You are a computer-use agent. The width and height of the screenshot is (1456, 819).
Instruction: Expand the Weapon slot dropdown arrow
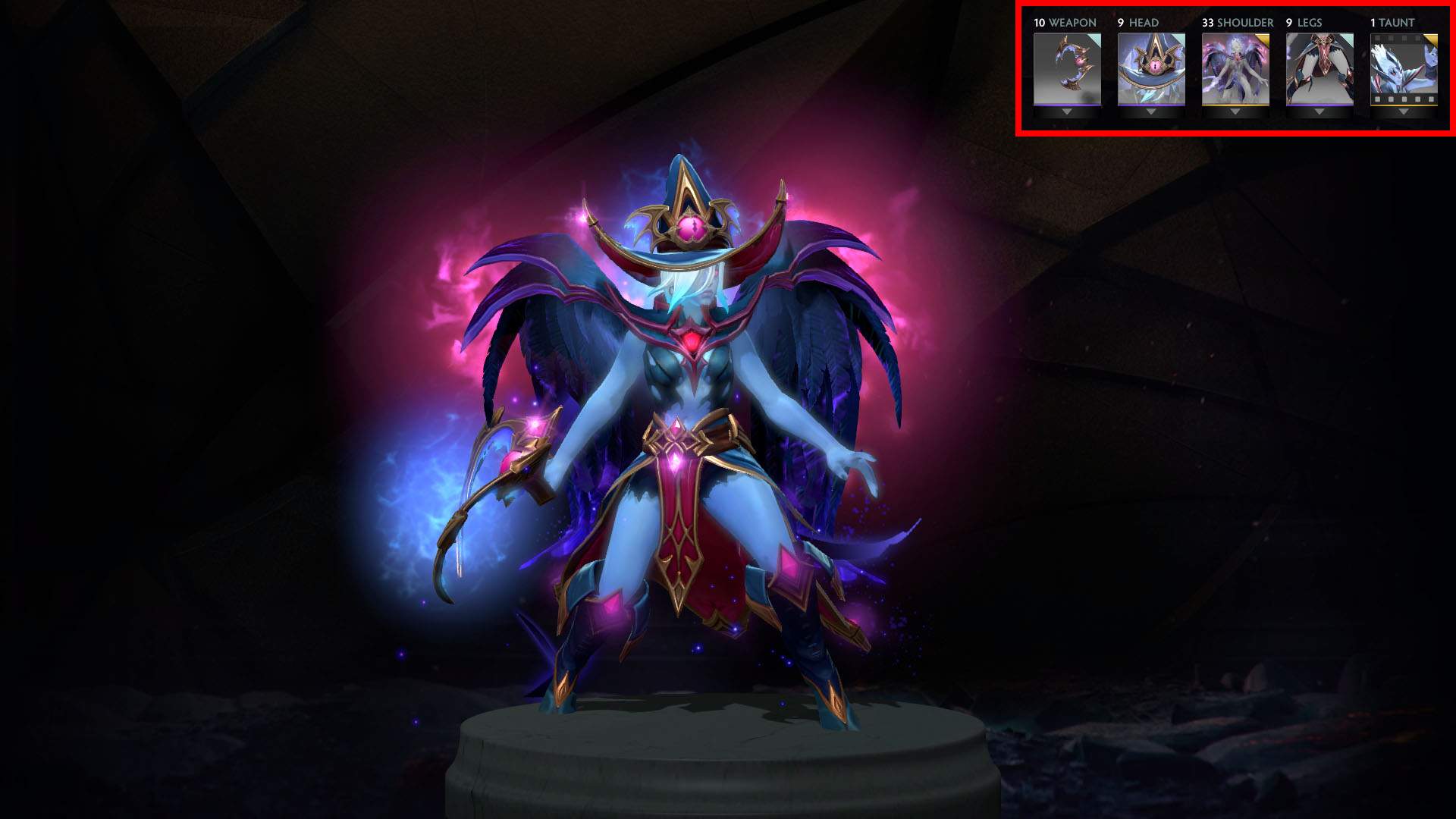(x=1067, y=112)
